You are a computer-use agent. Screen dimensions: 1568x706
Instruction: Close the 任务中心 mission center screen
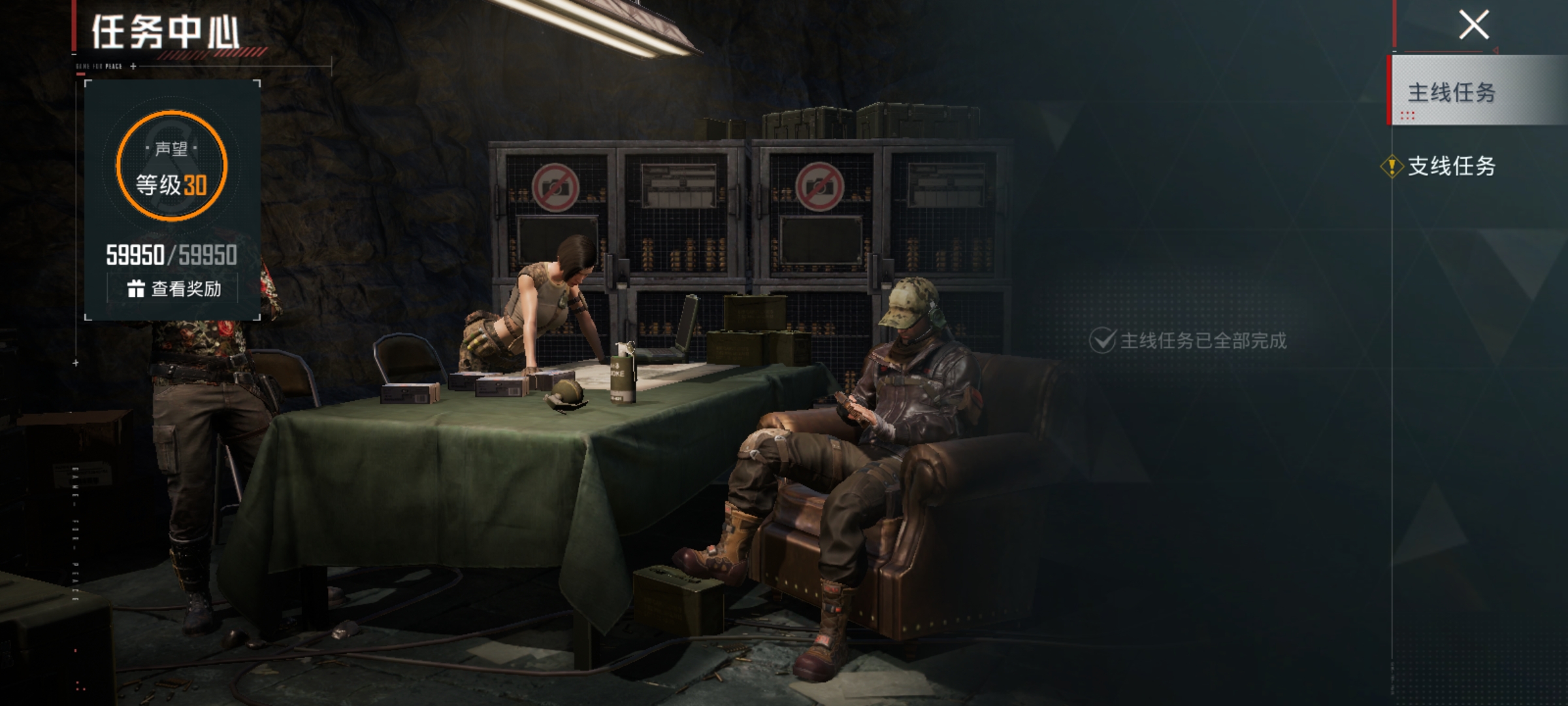(1474, 26)
